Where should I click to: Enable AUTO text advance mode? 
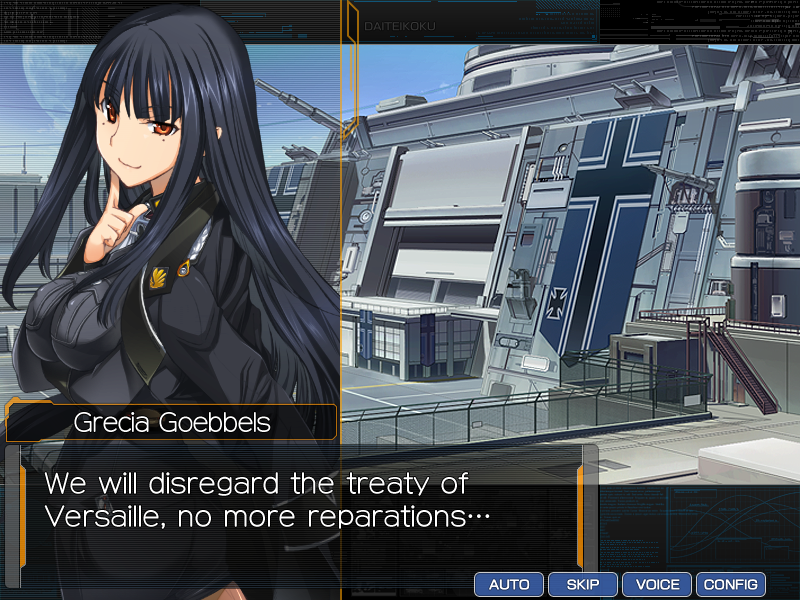(509, 584)
